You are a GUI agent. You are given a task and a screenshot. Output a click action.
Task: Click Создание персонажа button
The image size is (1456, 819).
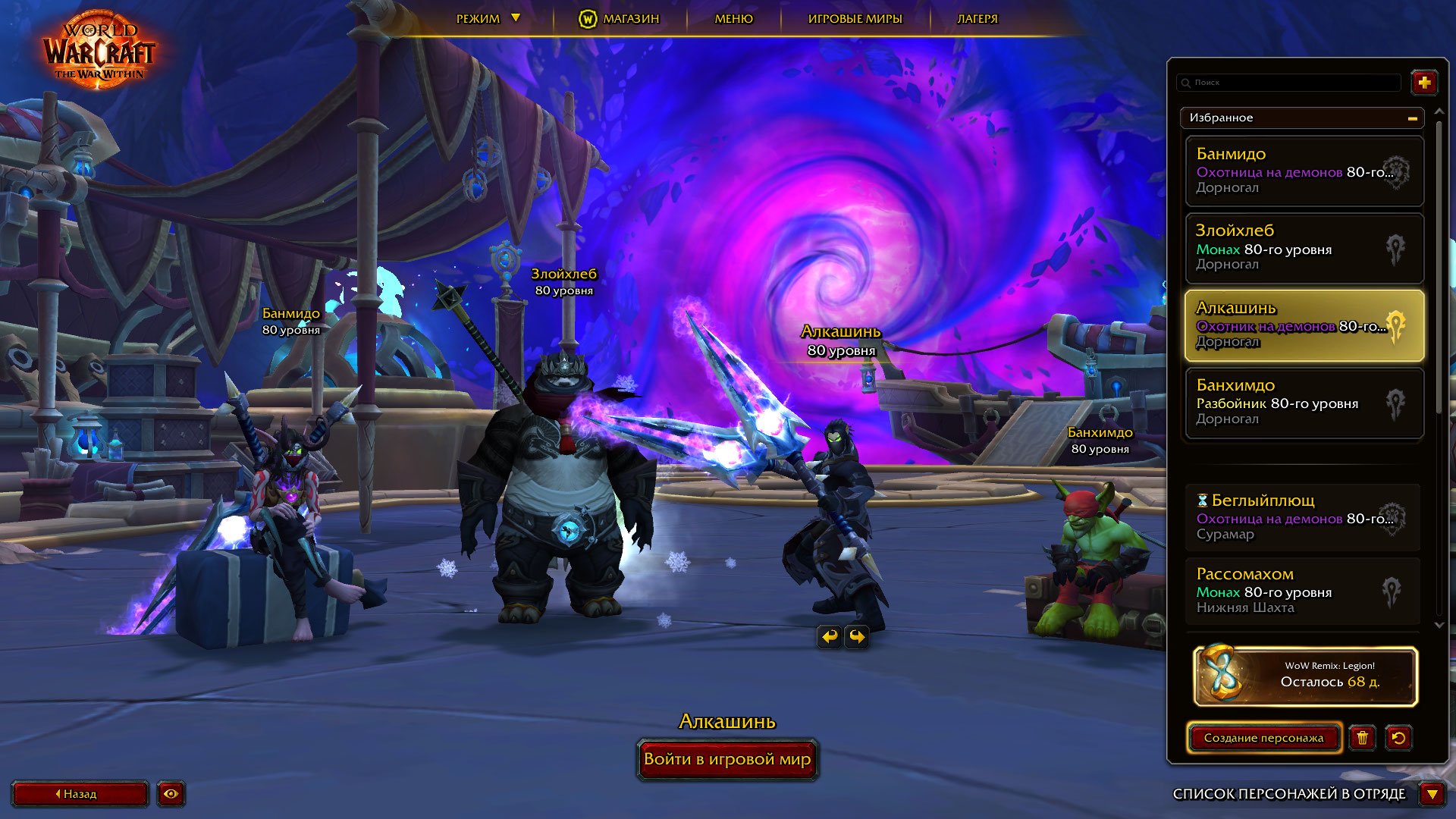[x=1263, y=738]
